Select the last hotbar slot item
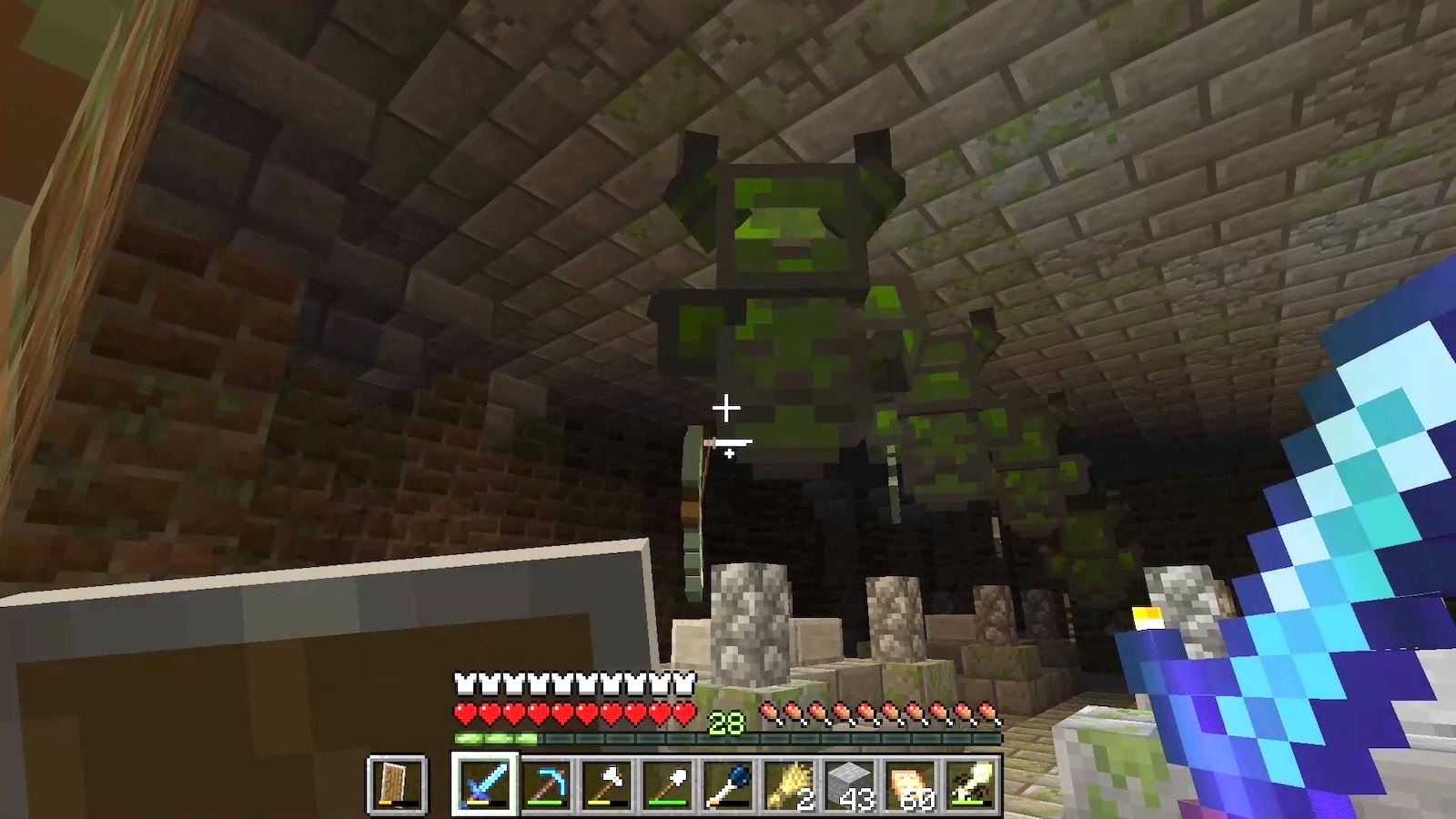The width and height of the screenshot is (1456, 819). pyautogui.click(x=972, y=784)
